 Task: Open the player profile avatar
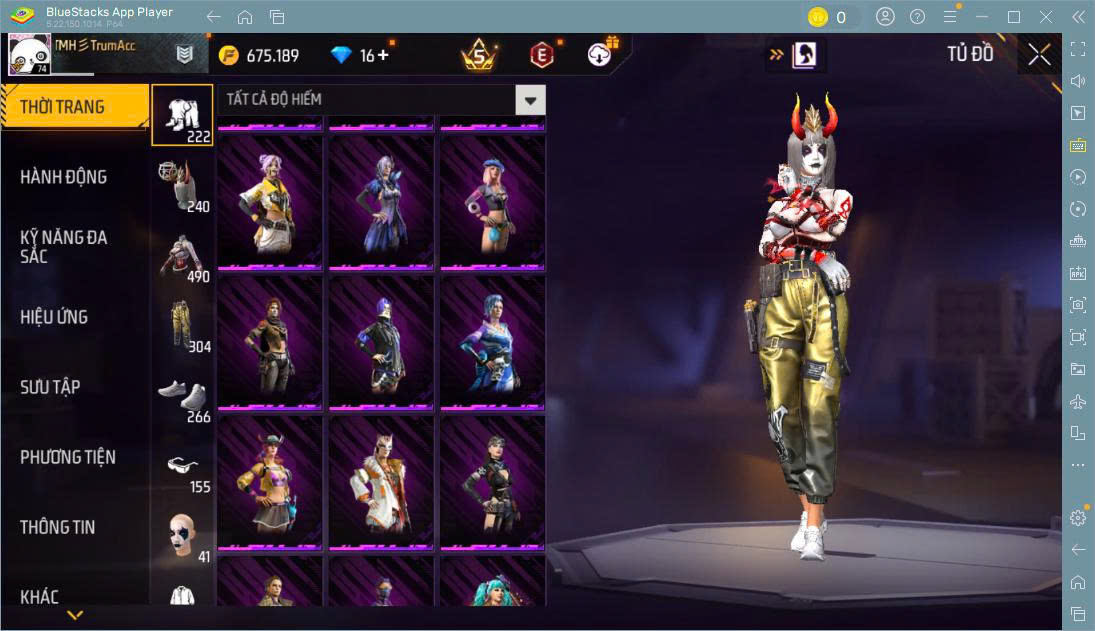[x=29, y=55]
